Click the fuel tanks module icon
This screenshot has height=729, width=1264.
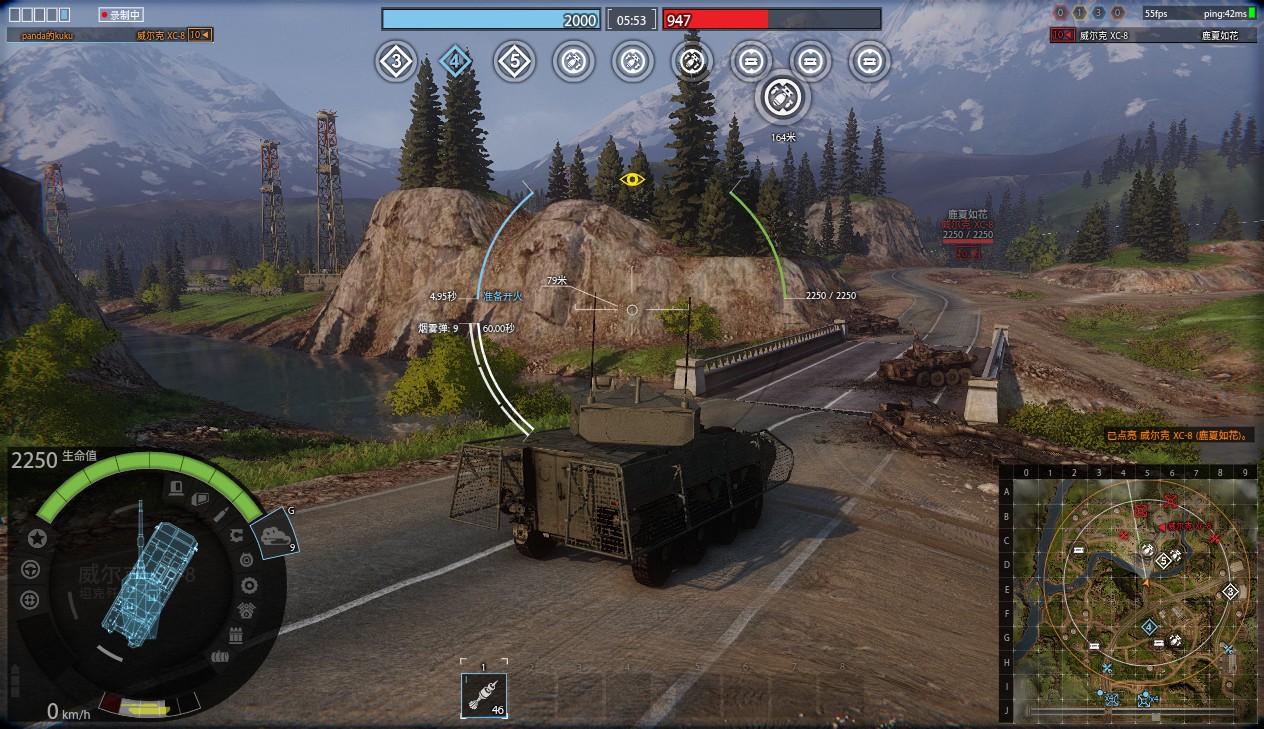click(x=219, y=658)
